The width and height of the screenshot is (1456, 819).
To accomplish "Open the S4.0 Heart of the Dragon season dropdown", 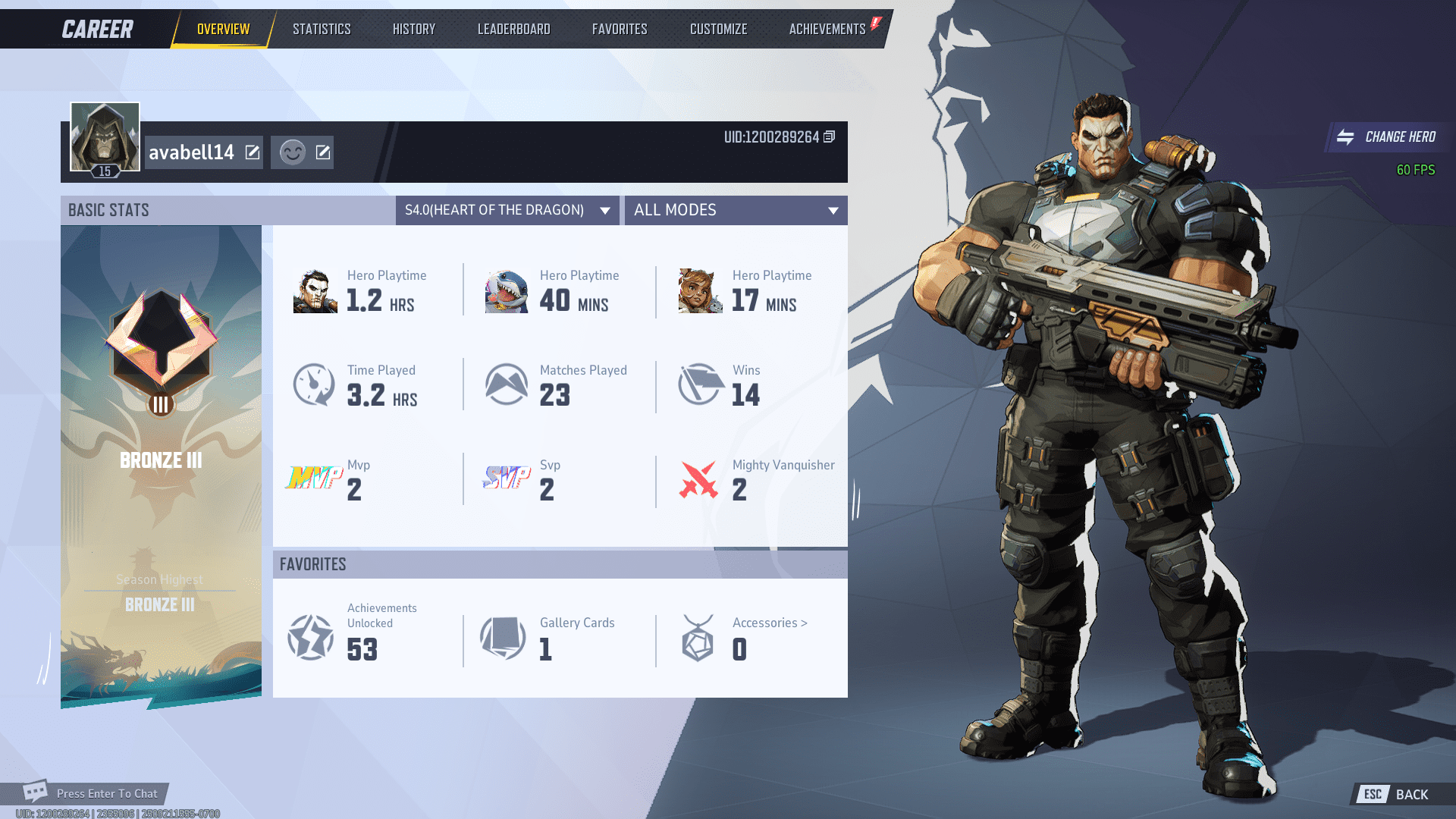I will 507,211.
